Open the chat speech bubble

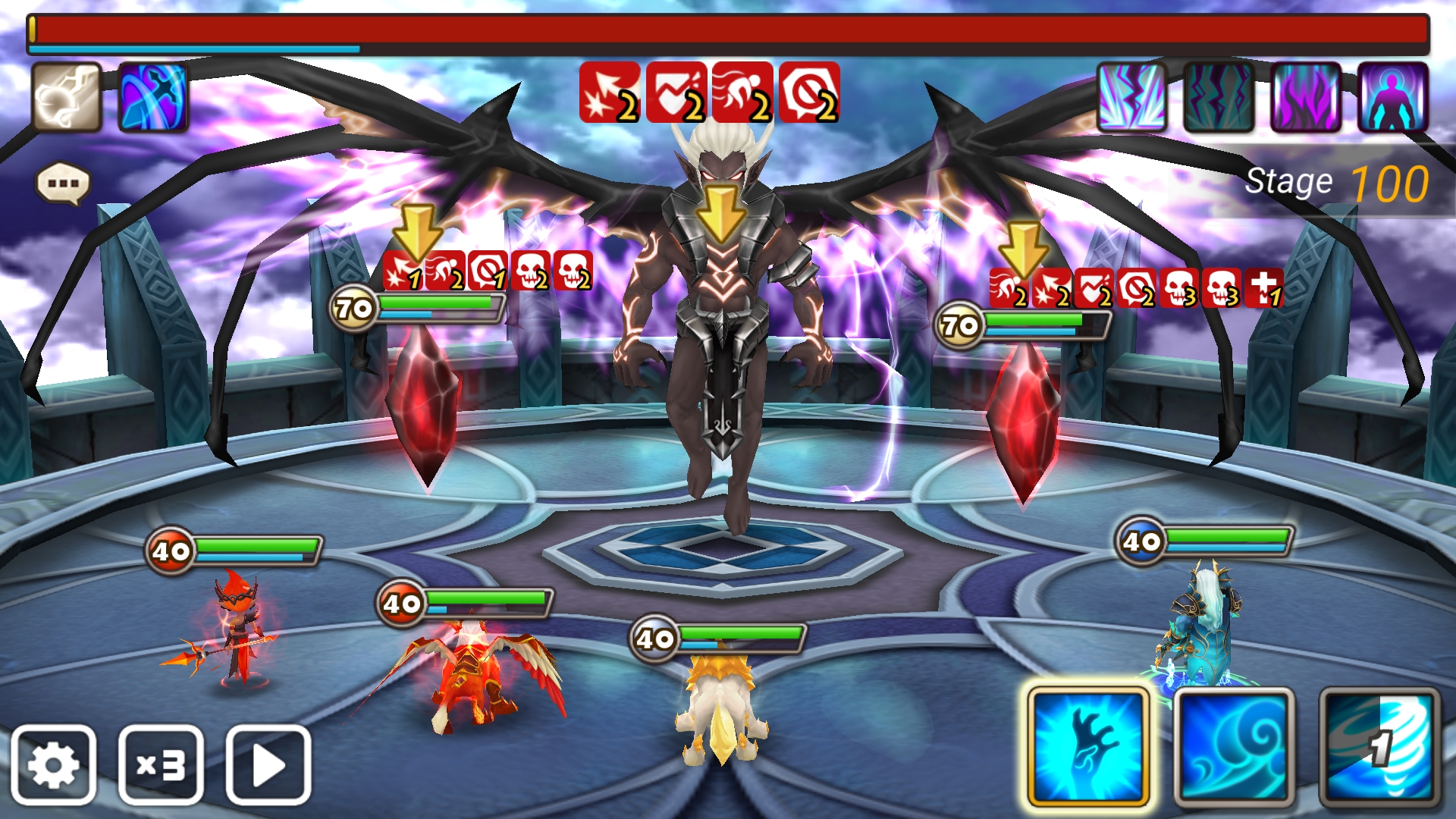63,184
